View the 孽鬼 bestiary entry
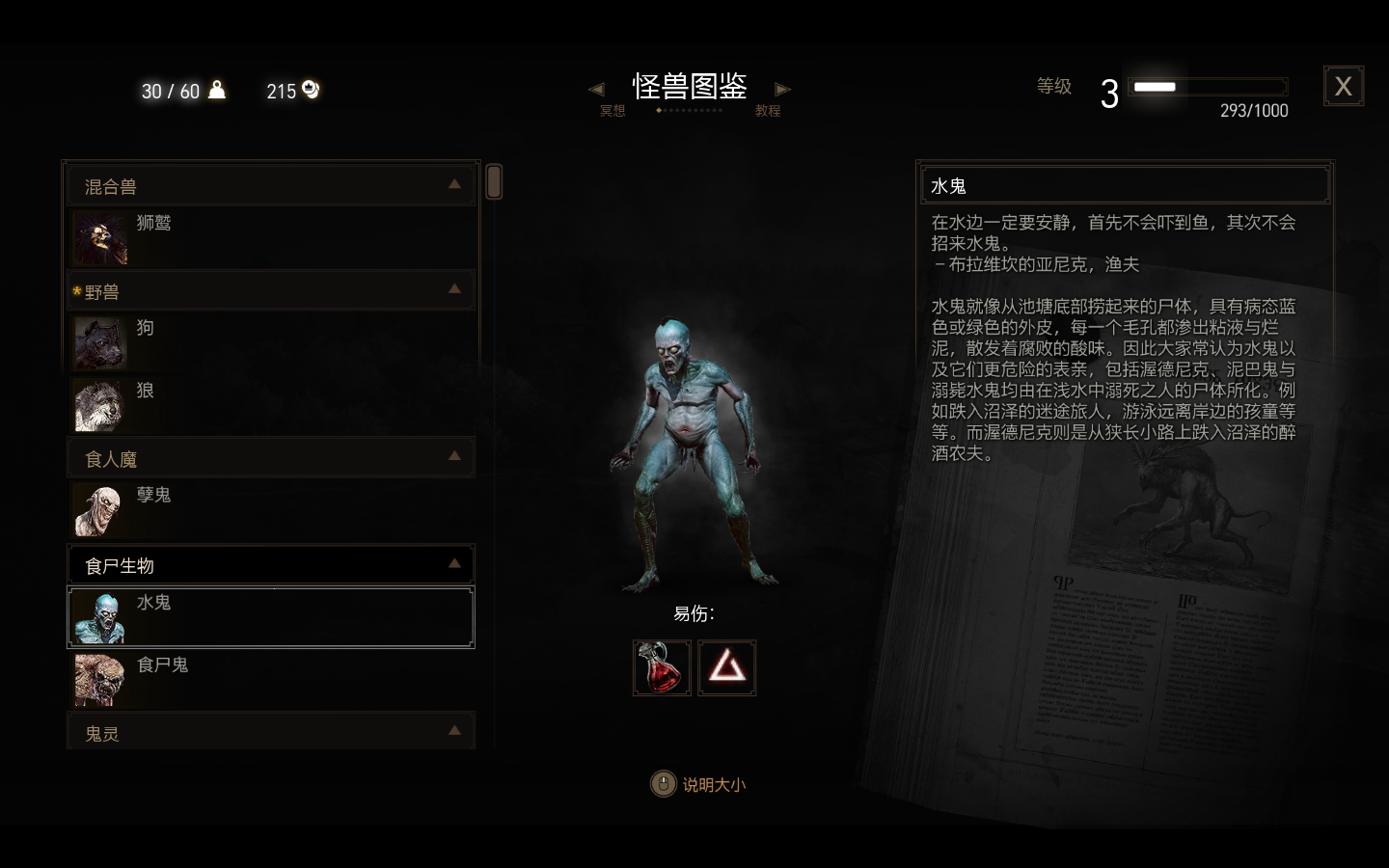The width and height of the screenshot is (1389, 868). click(x=270, y=509)
